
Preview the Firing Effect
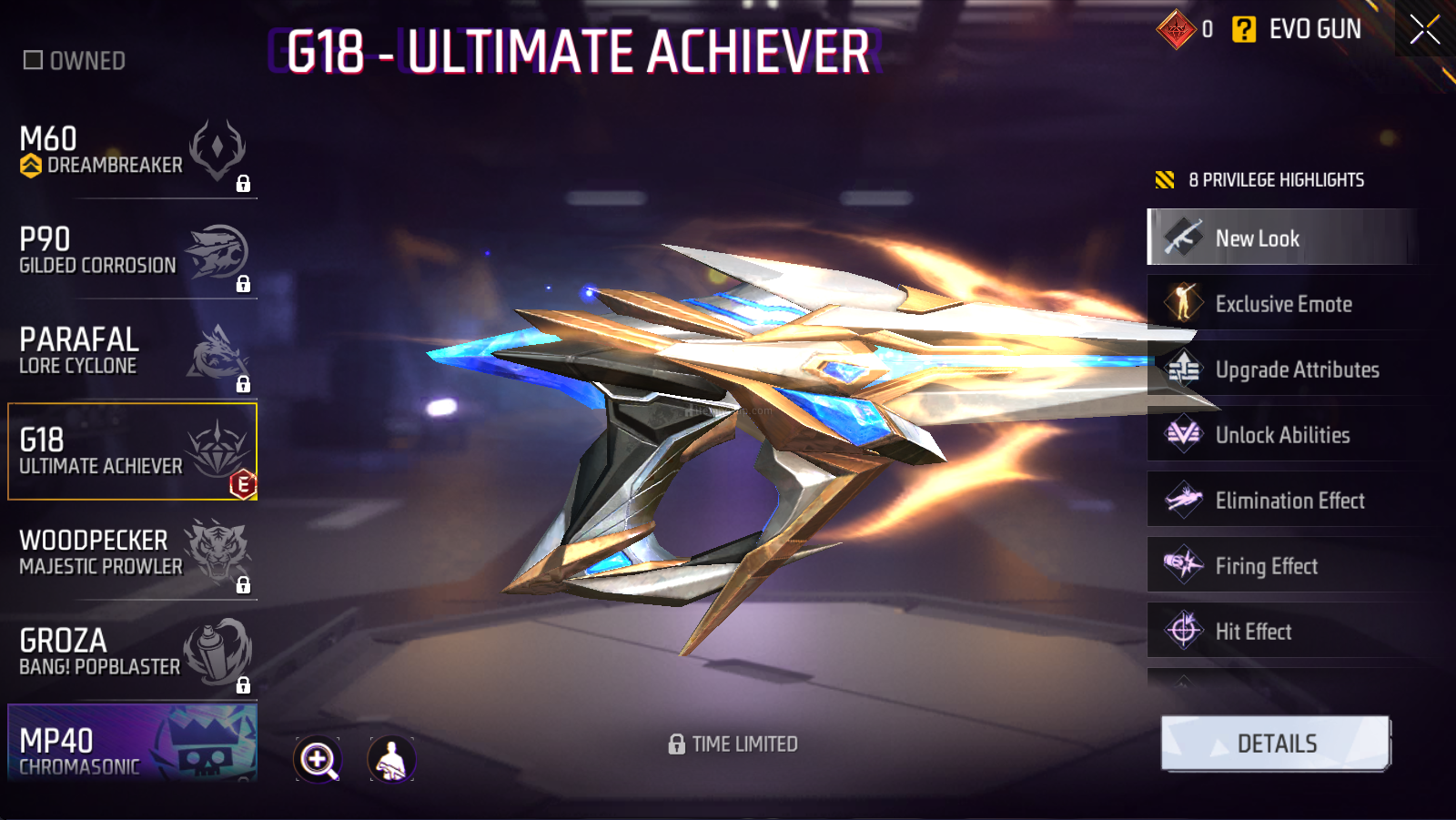pos(1281,566)
